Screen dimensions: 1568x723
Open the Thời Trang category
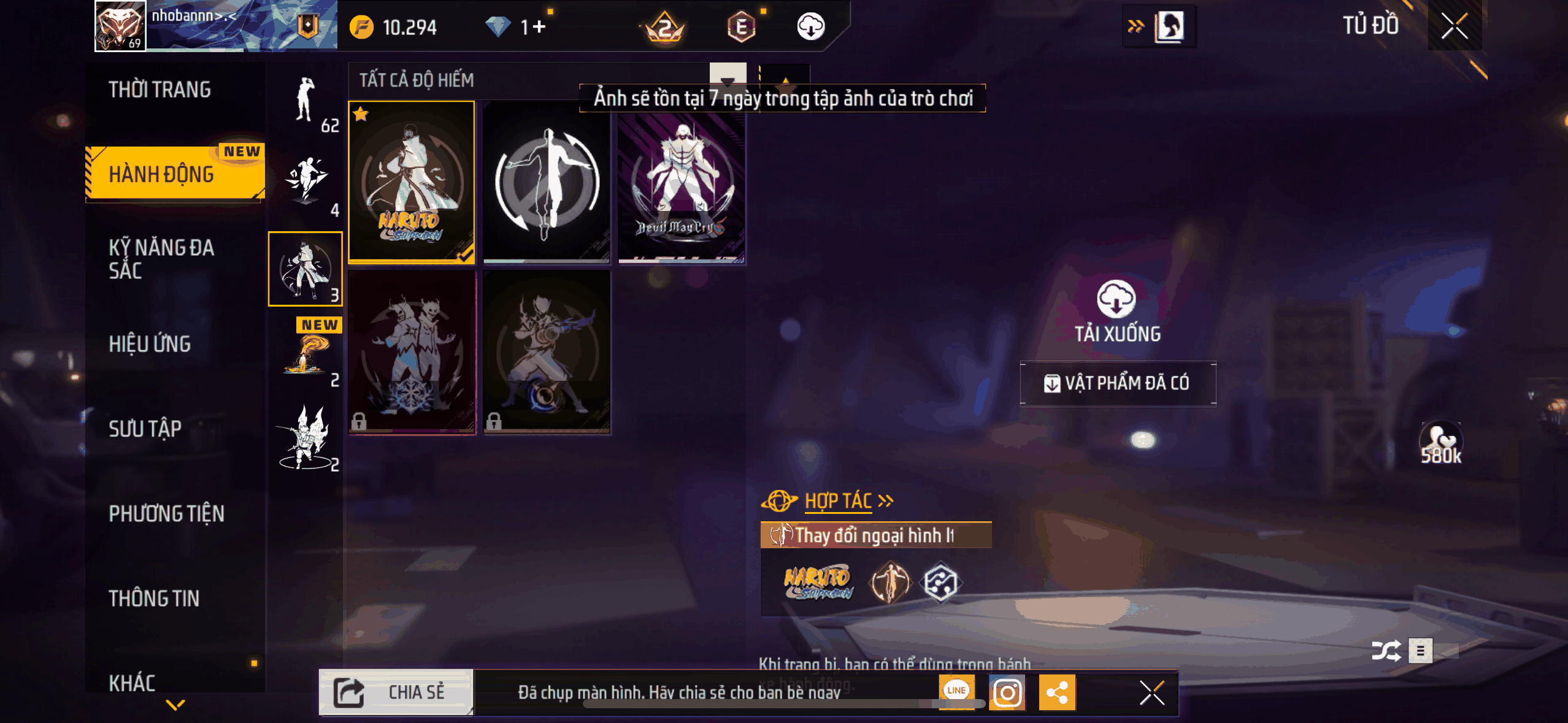tap(160, 90)
